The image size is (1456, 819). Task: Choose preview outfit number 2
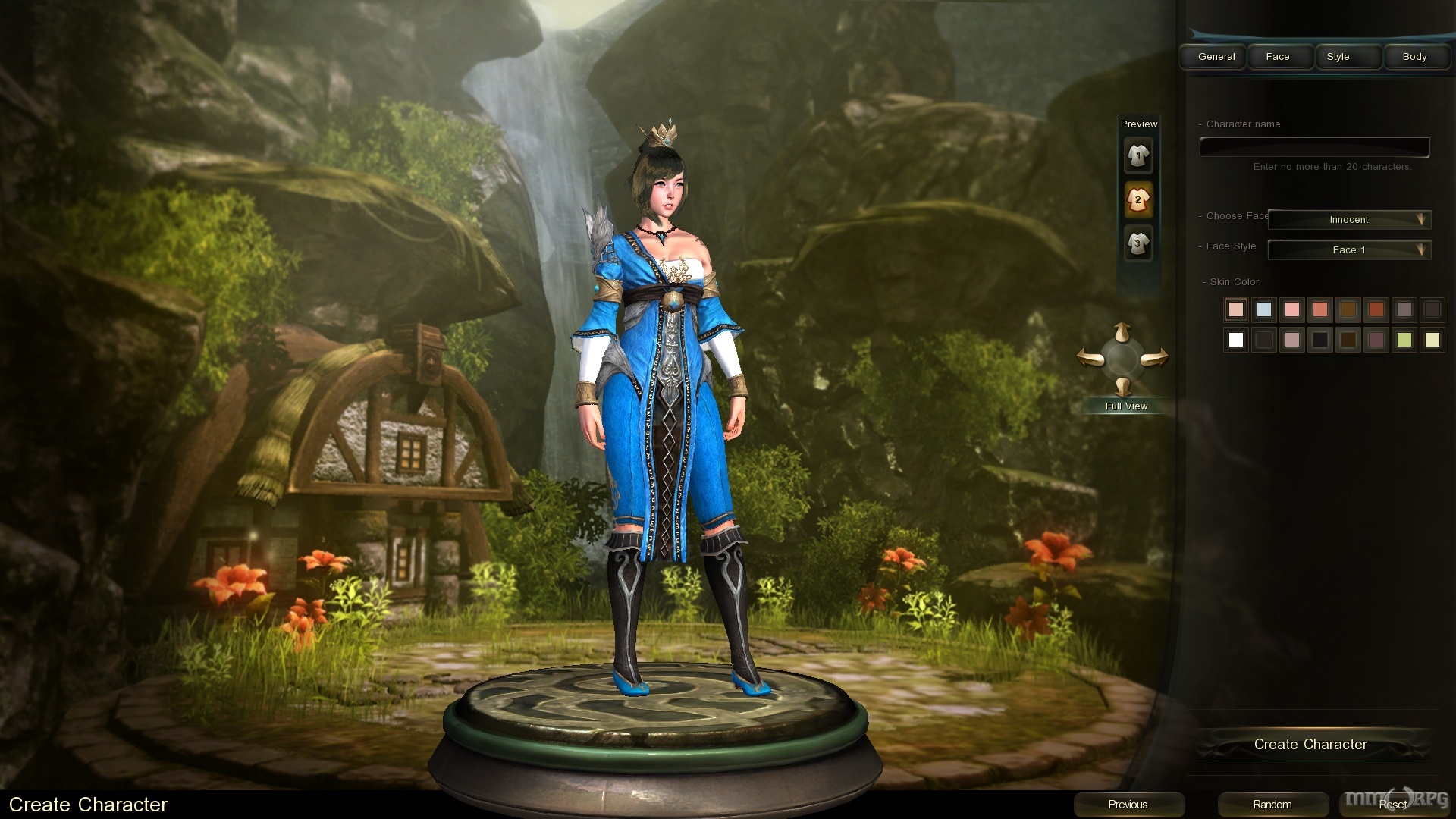tap(1138, 200)
